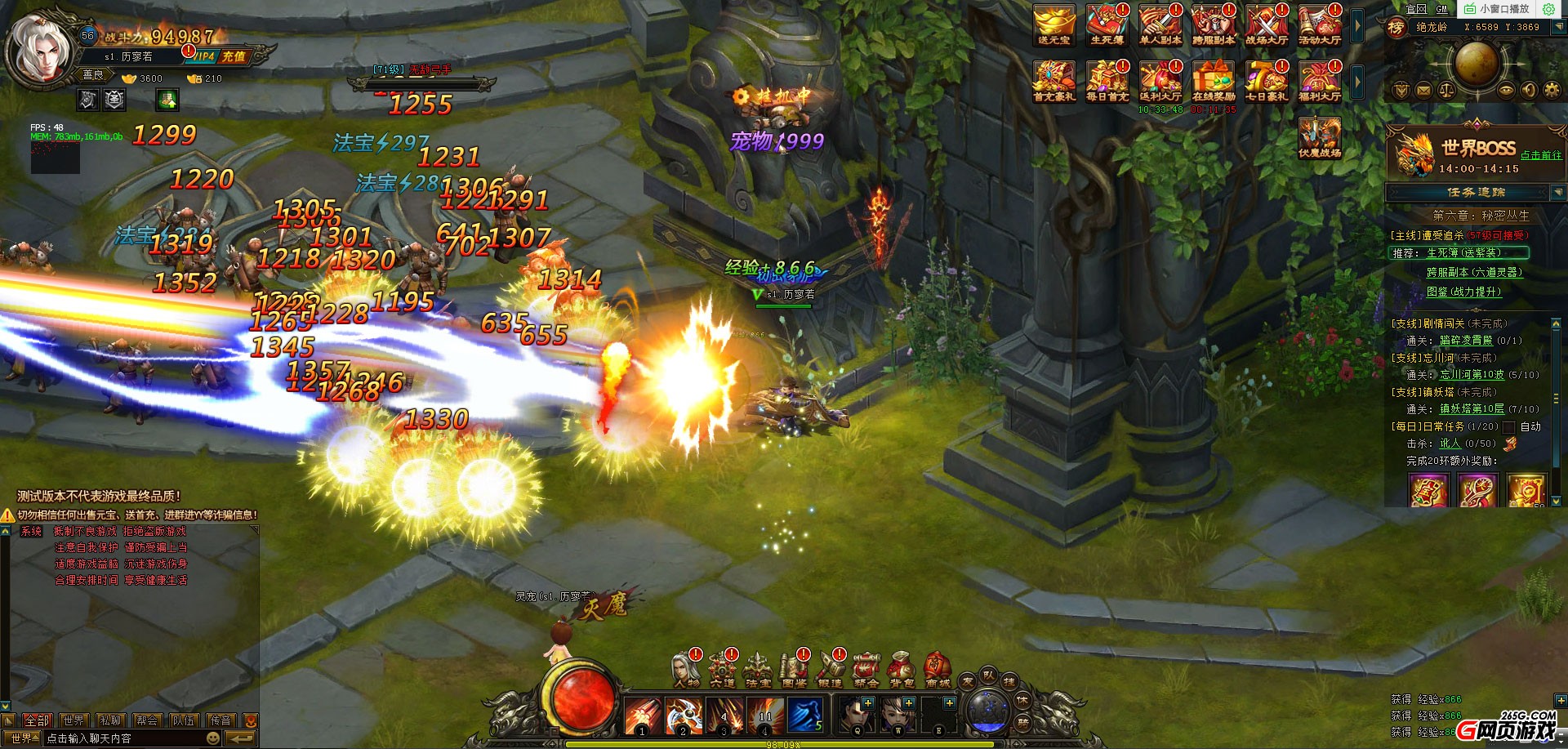Tick the 自动 checkbox for daily quests
1568x749 pixels.
tap(1509, 426)
